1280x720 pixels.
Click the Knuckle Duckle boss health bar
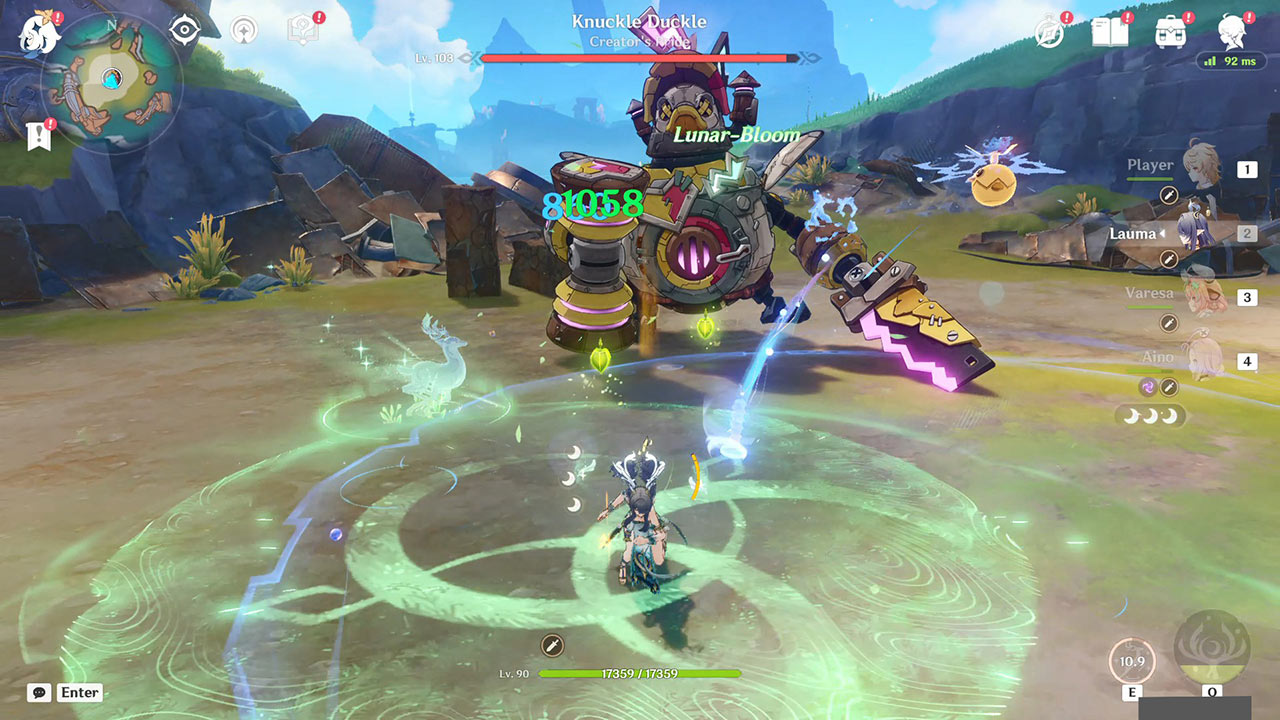[638, 58]
